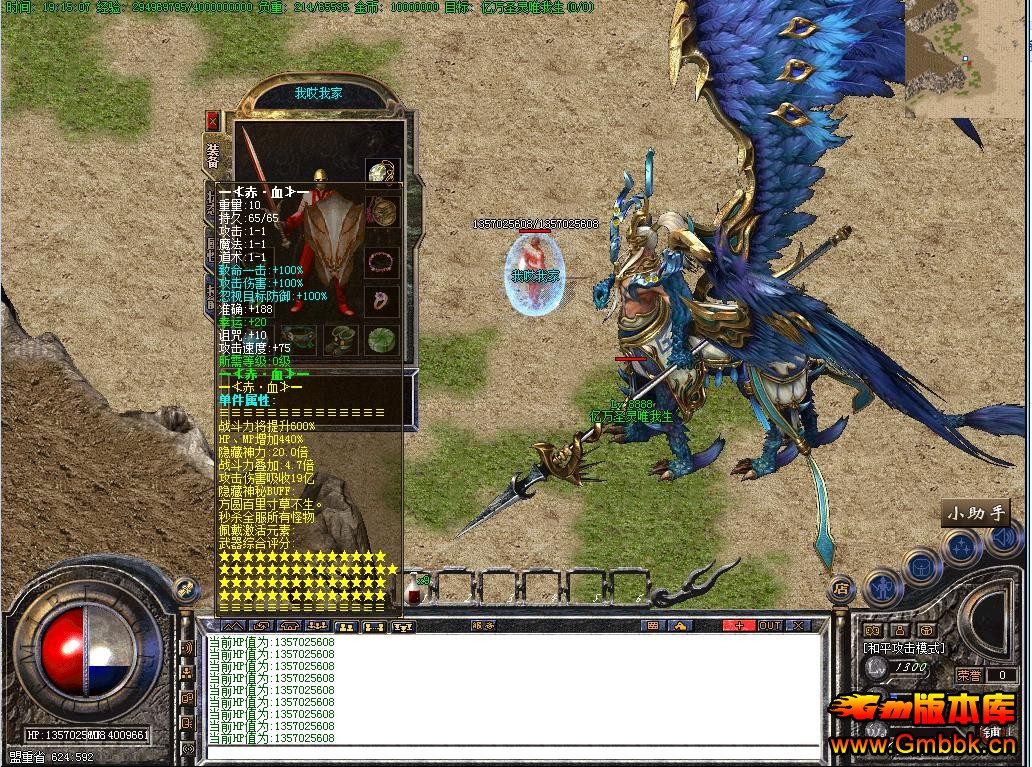Click the red plus button above chat
The image size is (1032, 767).
pyautogui.click(x=740, y=626)
